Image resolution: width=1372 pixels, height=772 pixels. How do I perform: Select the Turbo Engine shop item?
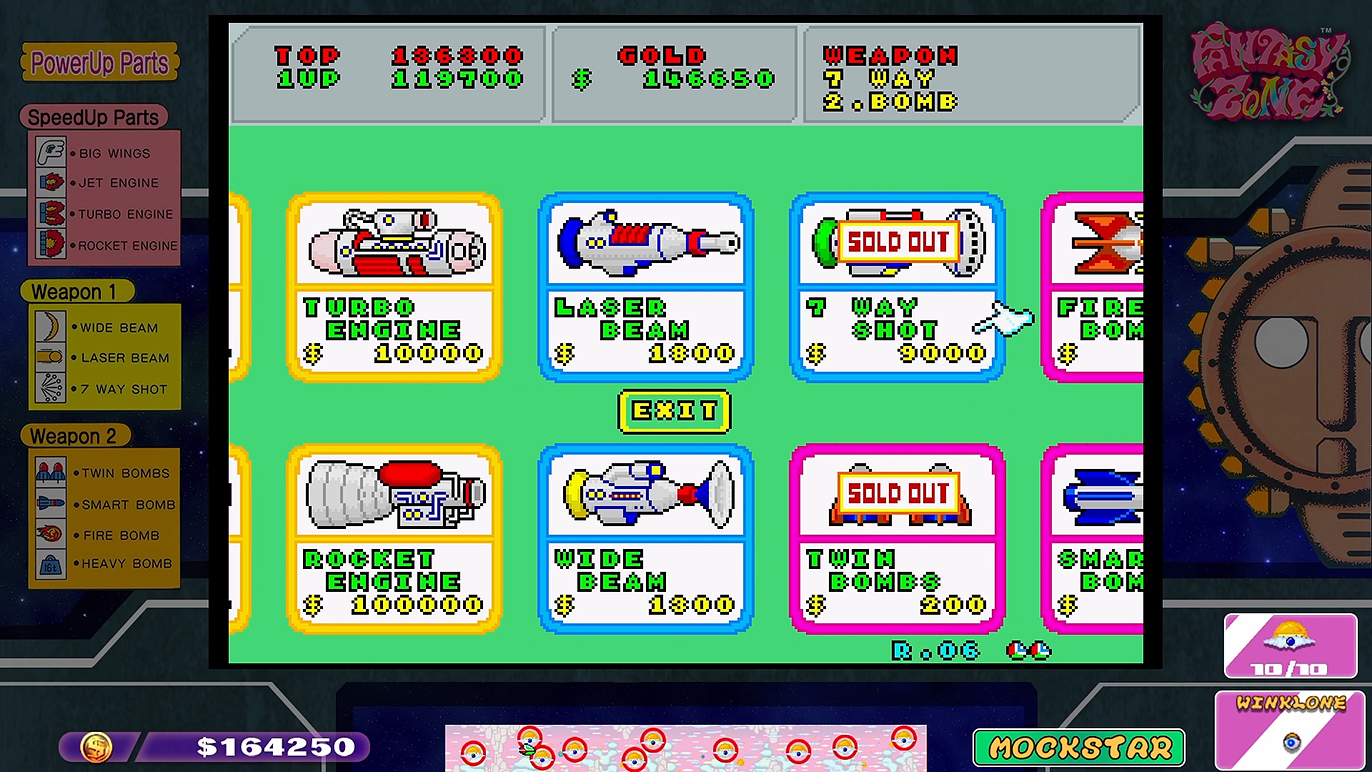392,288
